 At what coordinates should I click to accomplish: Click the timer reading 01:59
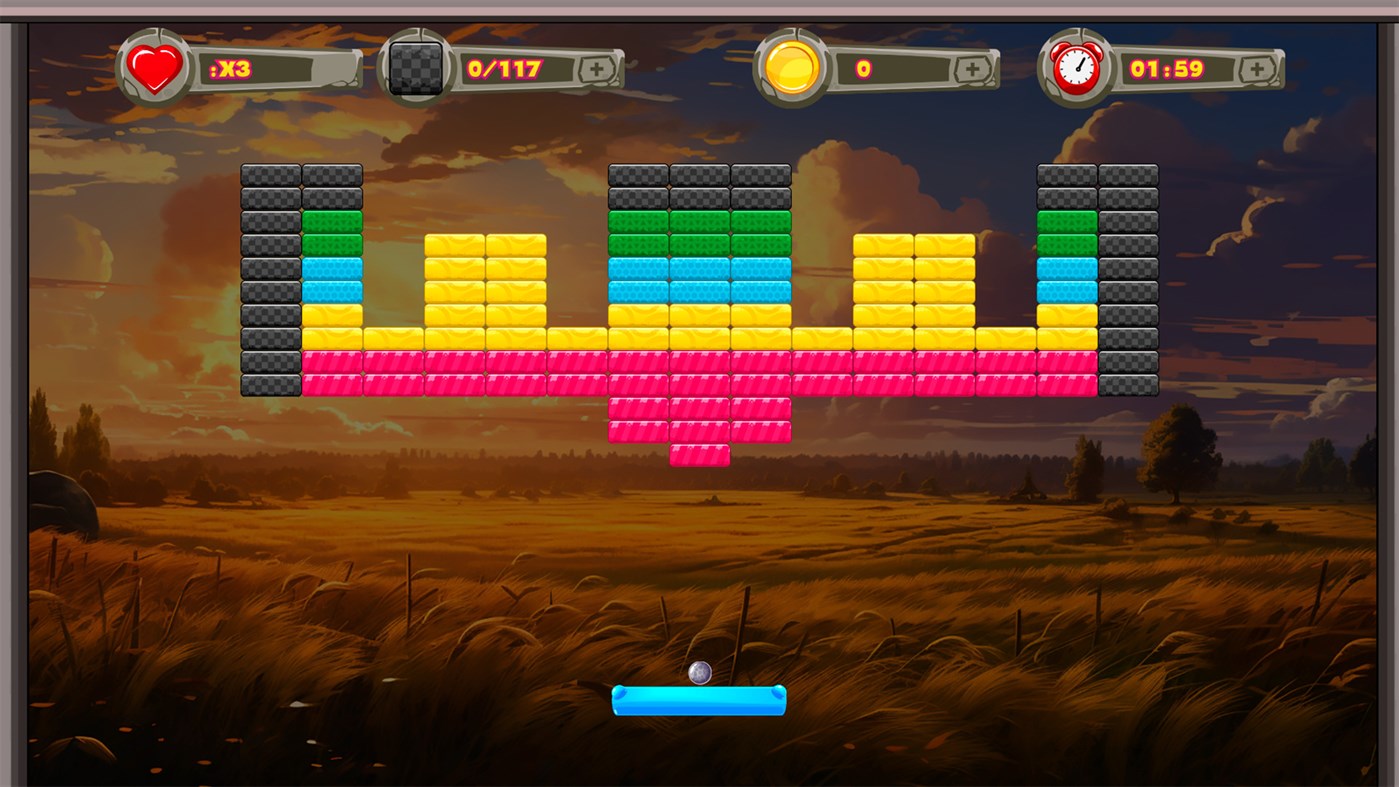click(1165, 67)
